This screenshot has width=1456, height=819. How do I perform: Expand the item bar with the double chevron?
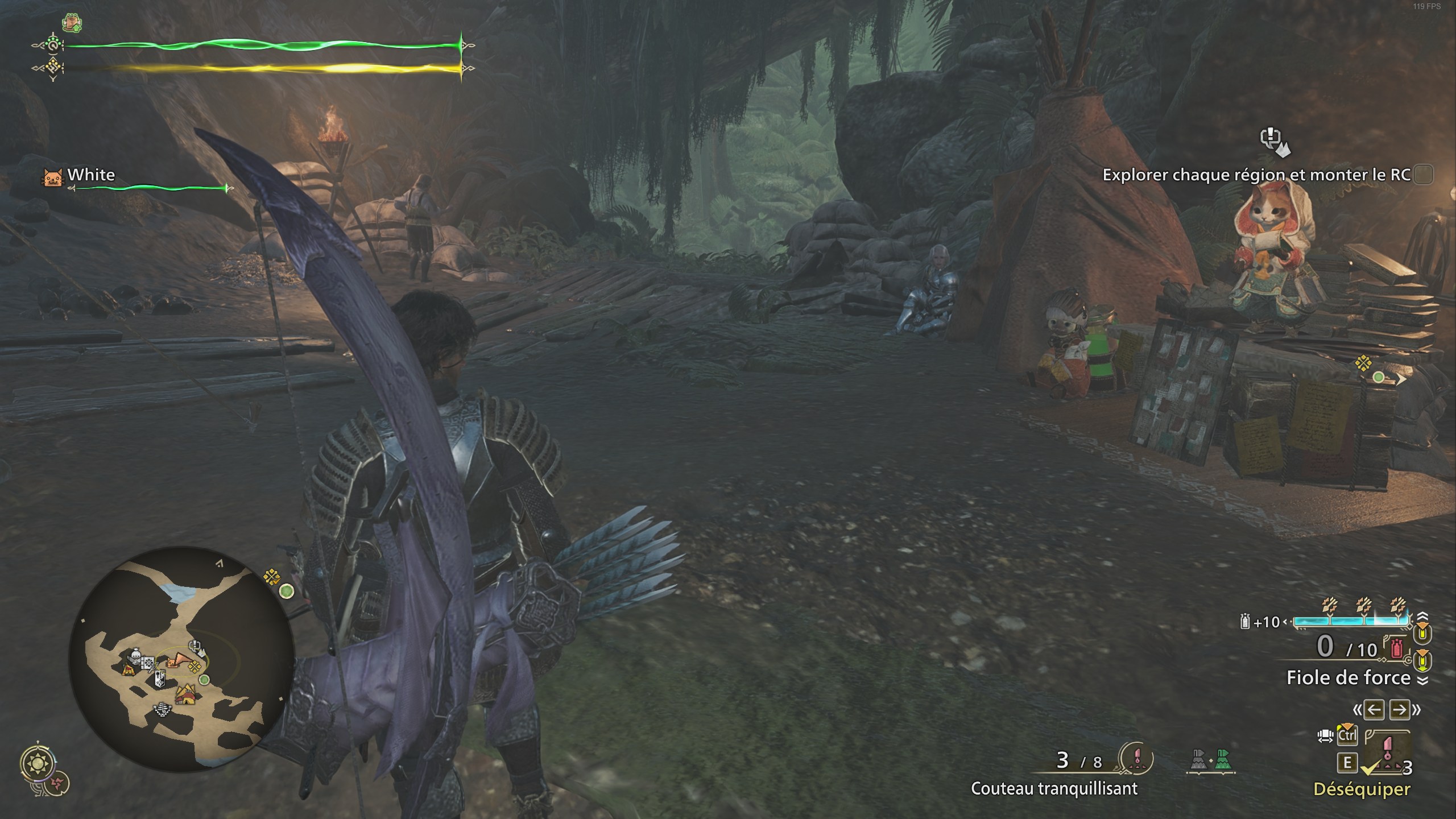[1424, 679]
